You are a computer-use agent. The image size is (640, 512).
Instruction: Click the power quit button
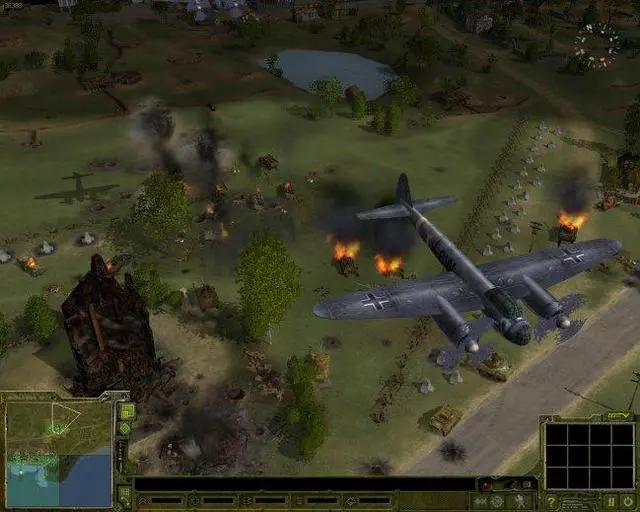pyautogui.click(x=629, y=501)
